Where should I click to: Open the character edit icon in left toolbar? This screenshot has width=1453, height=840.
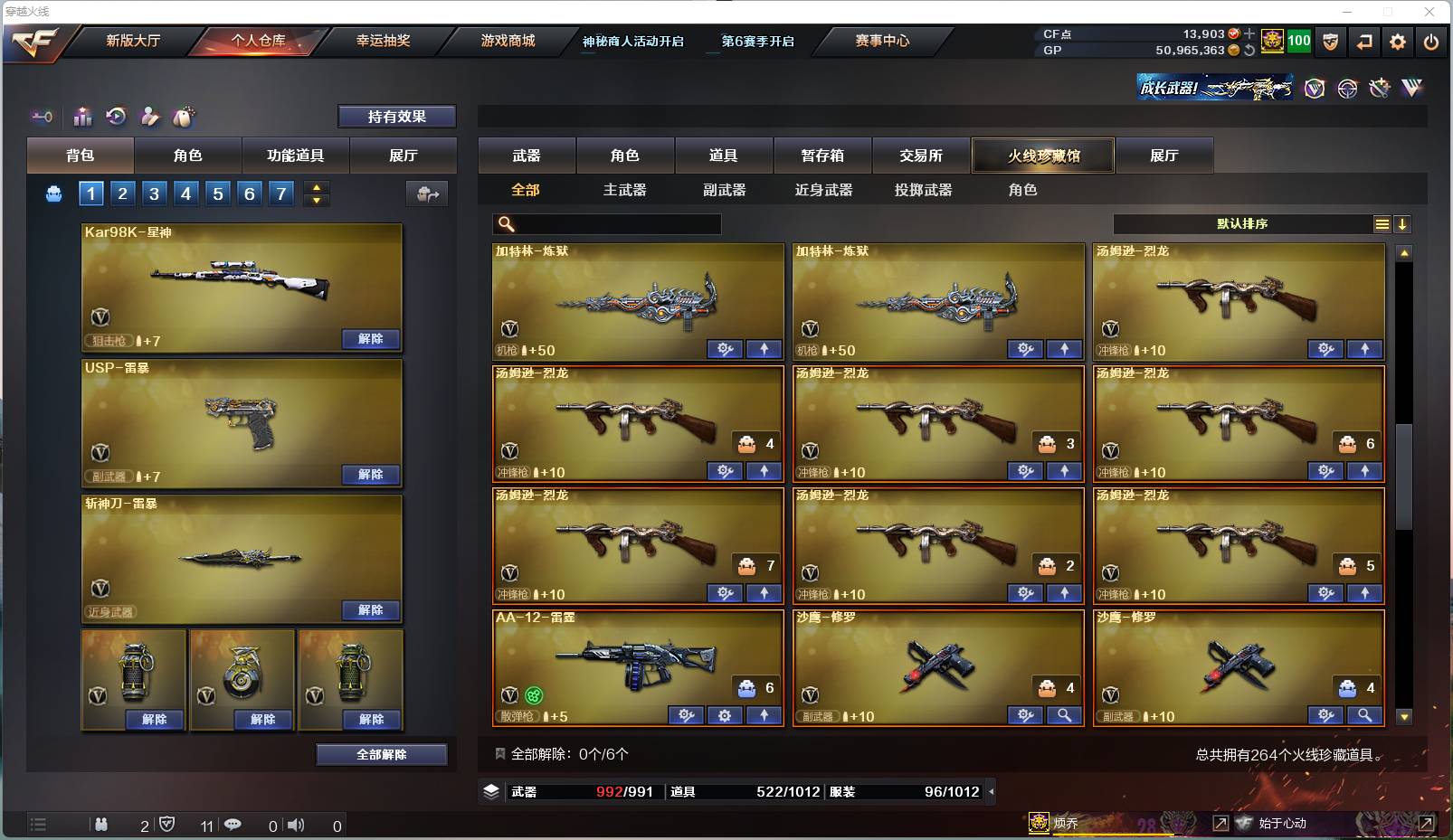tap(150, 116)
